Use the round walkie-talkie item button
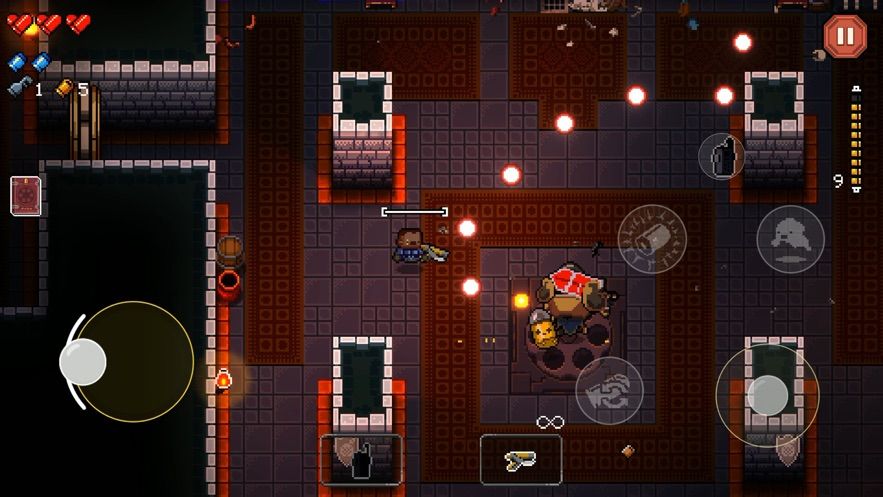This screenshot has height=497, width=883. (721, 156)
